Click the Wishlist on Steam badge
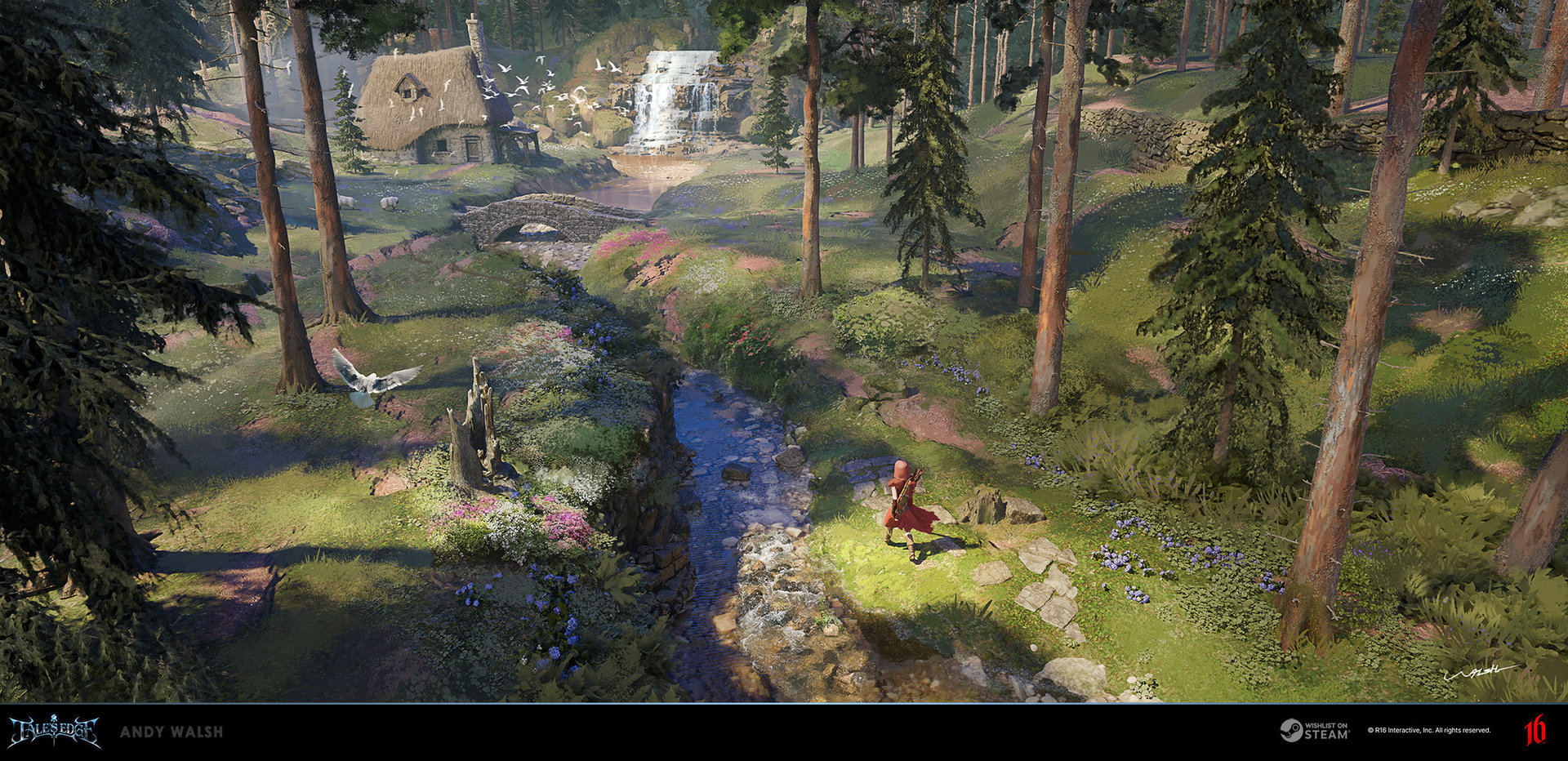1568x761 pixels. point(1314,730)
